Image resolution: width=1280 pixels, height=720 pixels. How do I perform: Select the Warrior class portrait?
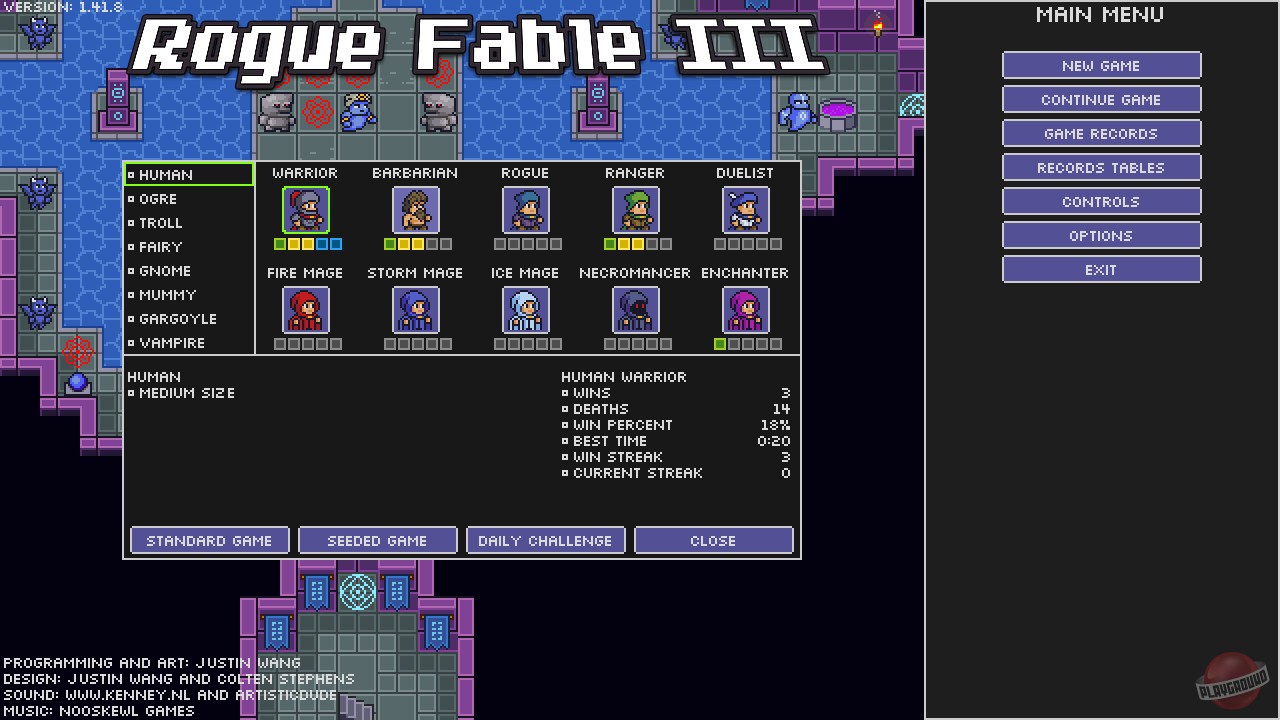305,210
